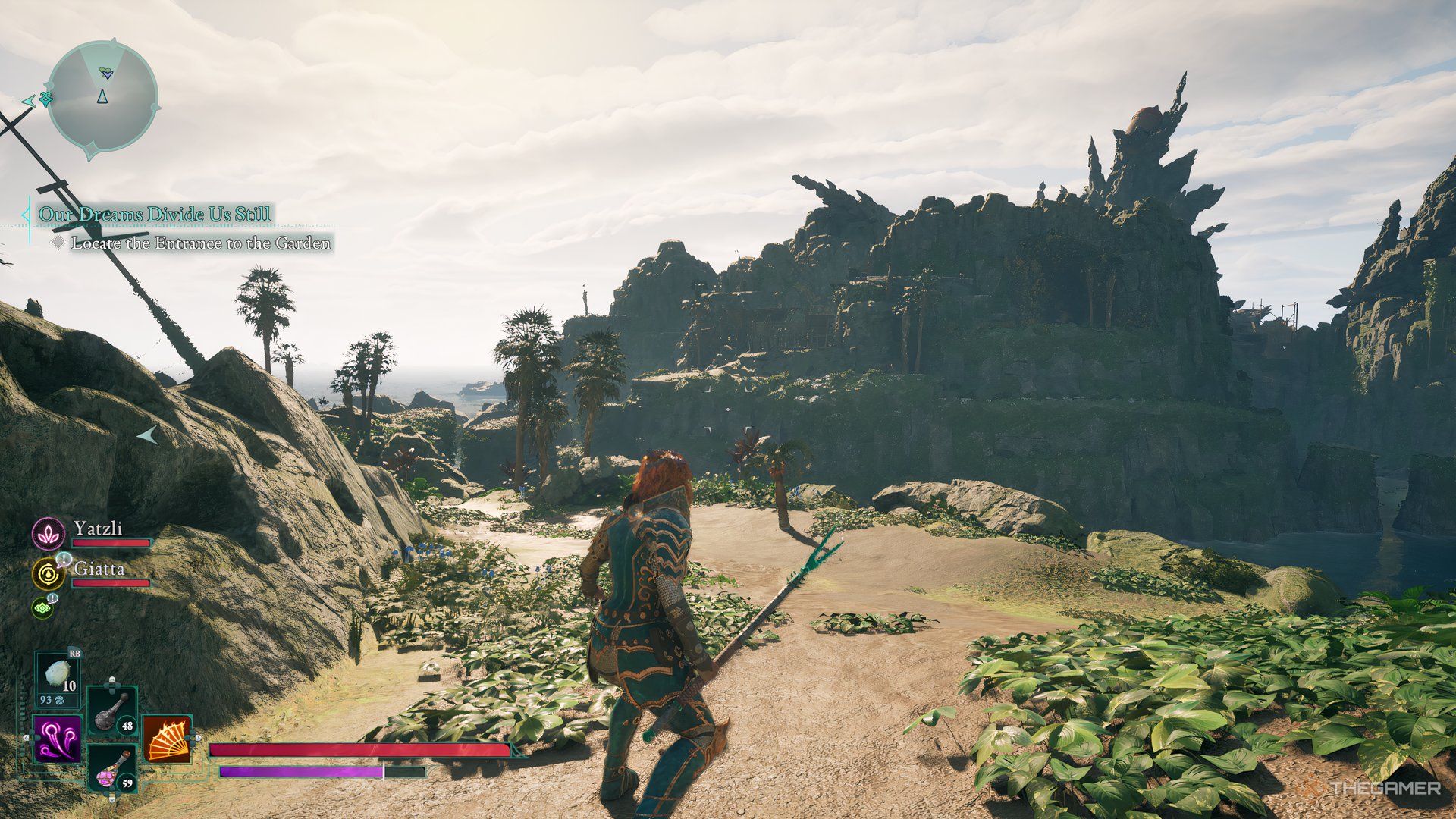The width and height of the screenshot is (1456, 819).
Task: Open the circular minimap
Action: click(x=102, y=96)
